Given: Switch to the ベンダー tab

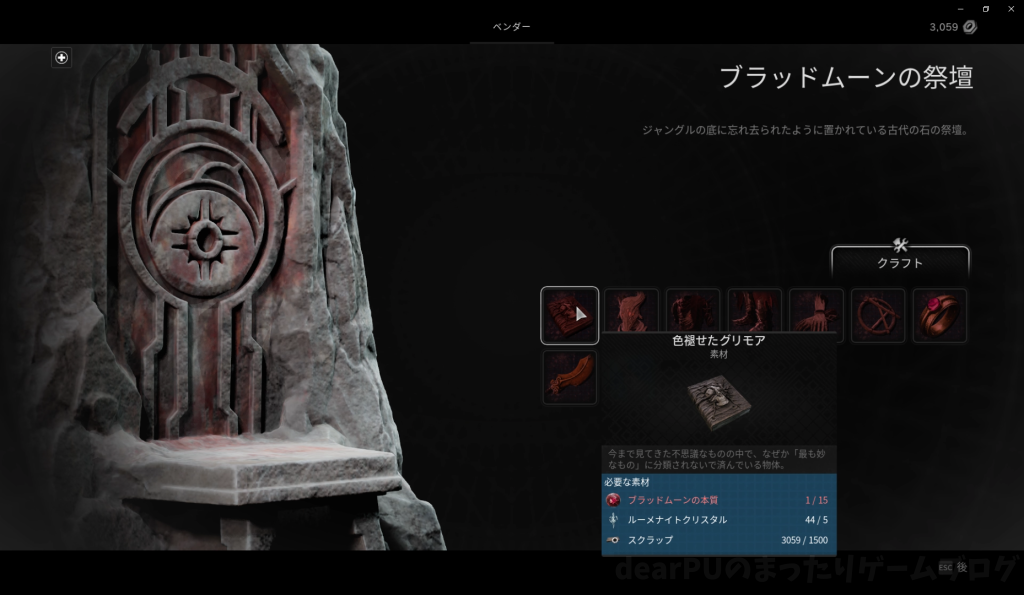Looking at the screenshot, I should pos(512,27).
